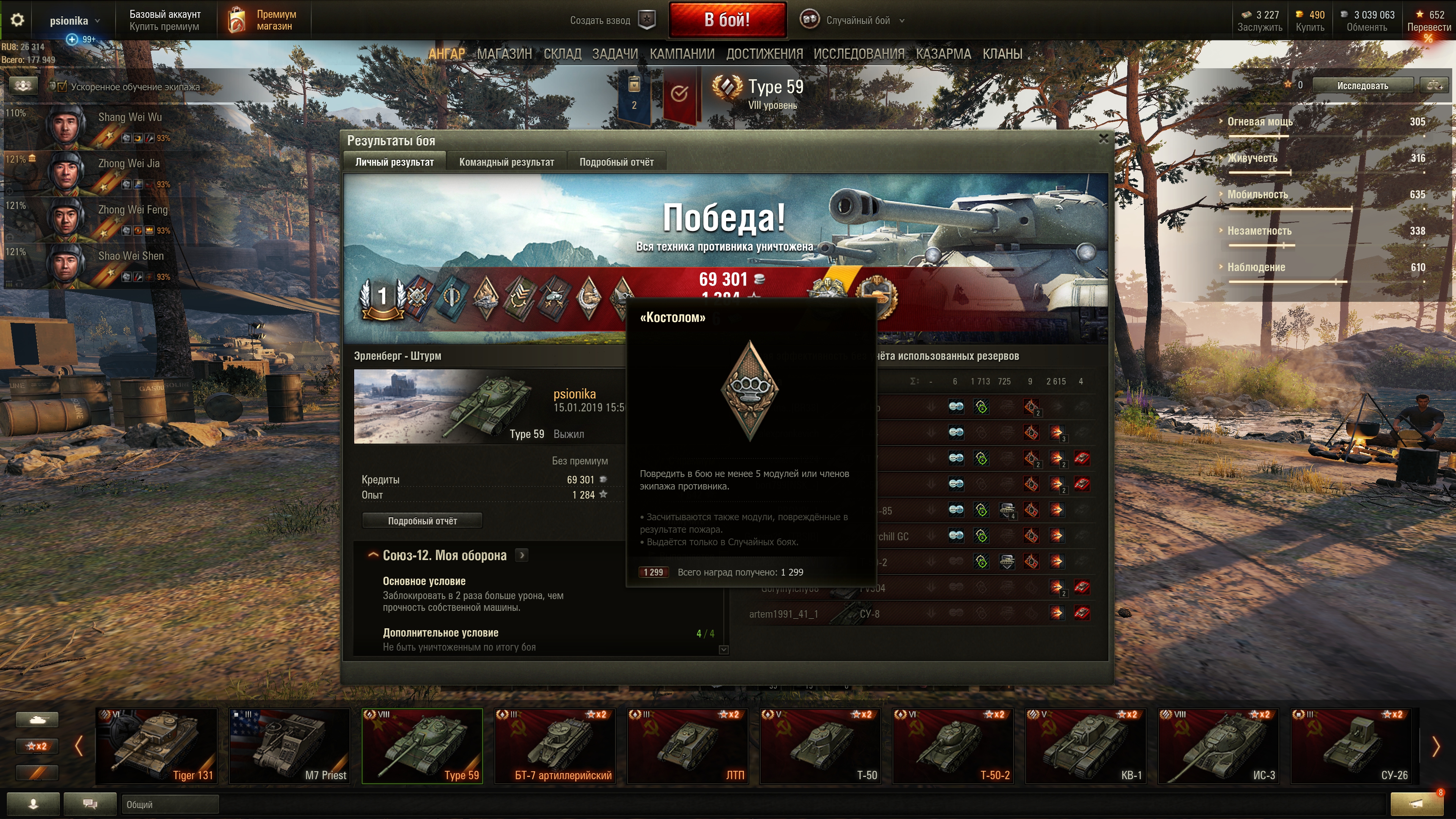This screenshot has height=819, width=1456.
Task: Open the Премиум магазин
Action: pyautogui.click(x=264, y=20)
